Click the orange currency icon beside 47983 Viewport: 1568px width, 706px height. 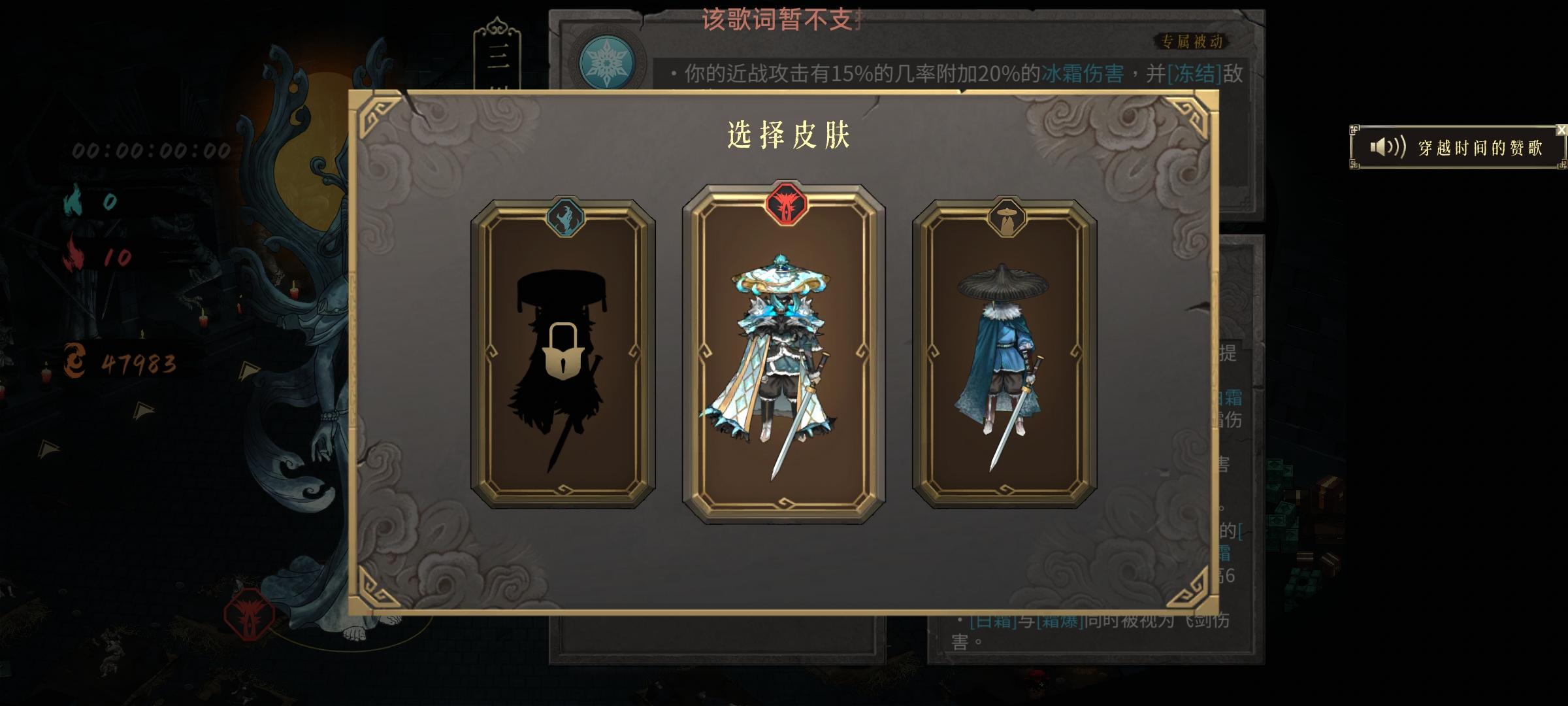(74, 360)
